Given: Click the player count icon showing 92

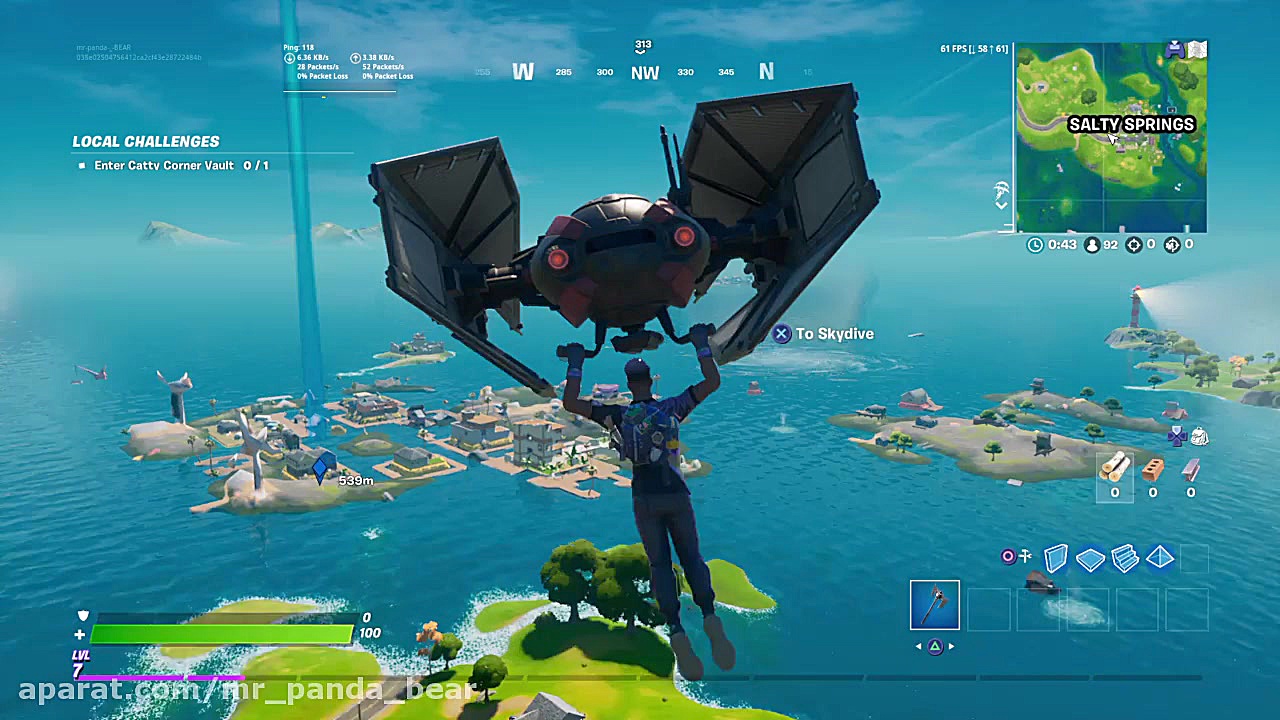Looking at the screenshot, I should pyautogui.click(x=1095, y=244).
